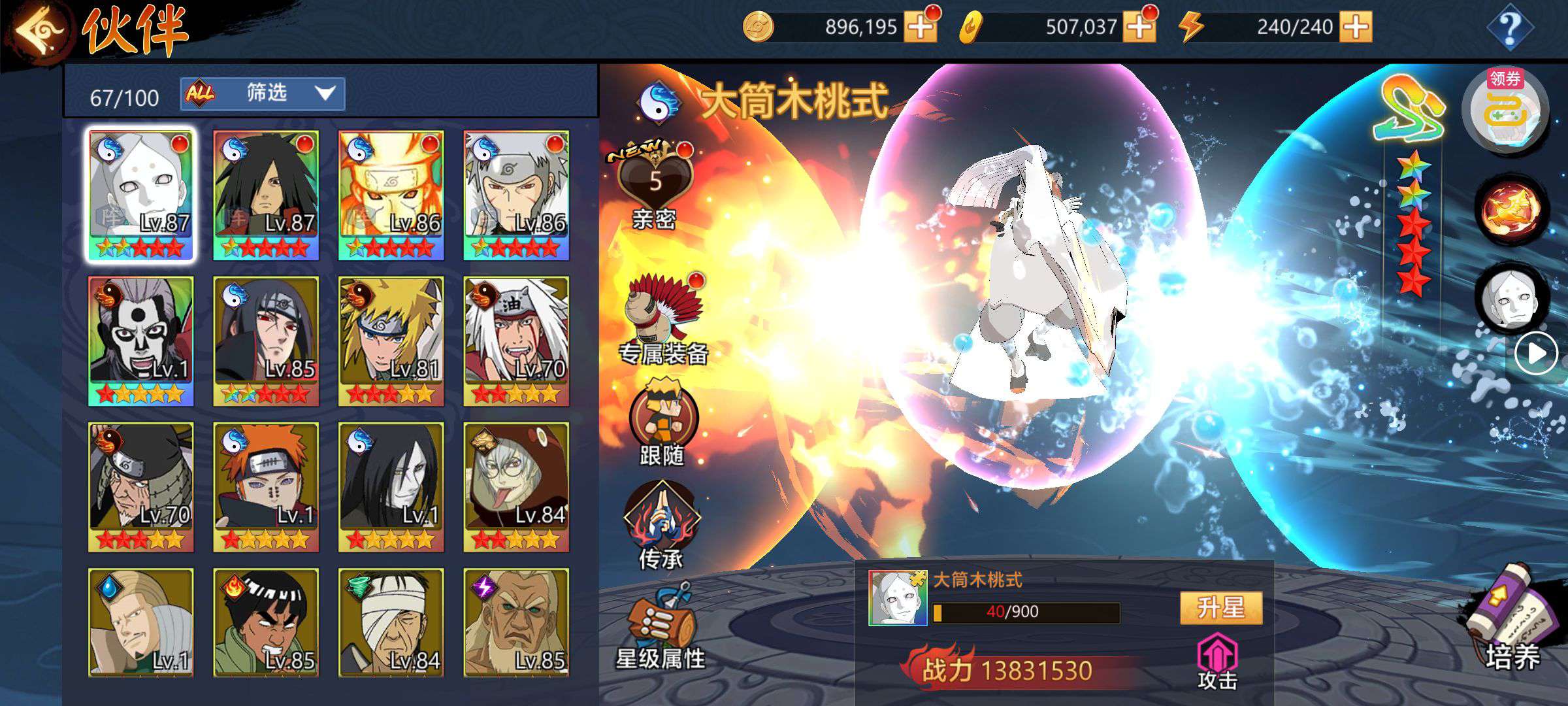The width and height of the screenshot is (1568, 706).
Task: Tap the 升星 star upgrade button
Action: [x=1220, y=608]
